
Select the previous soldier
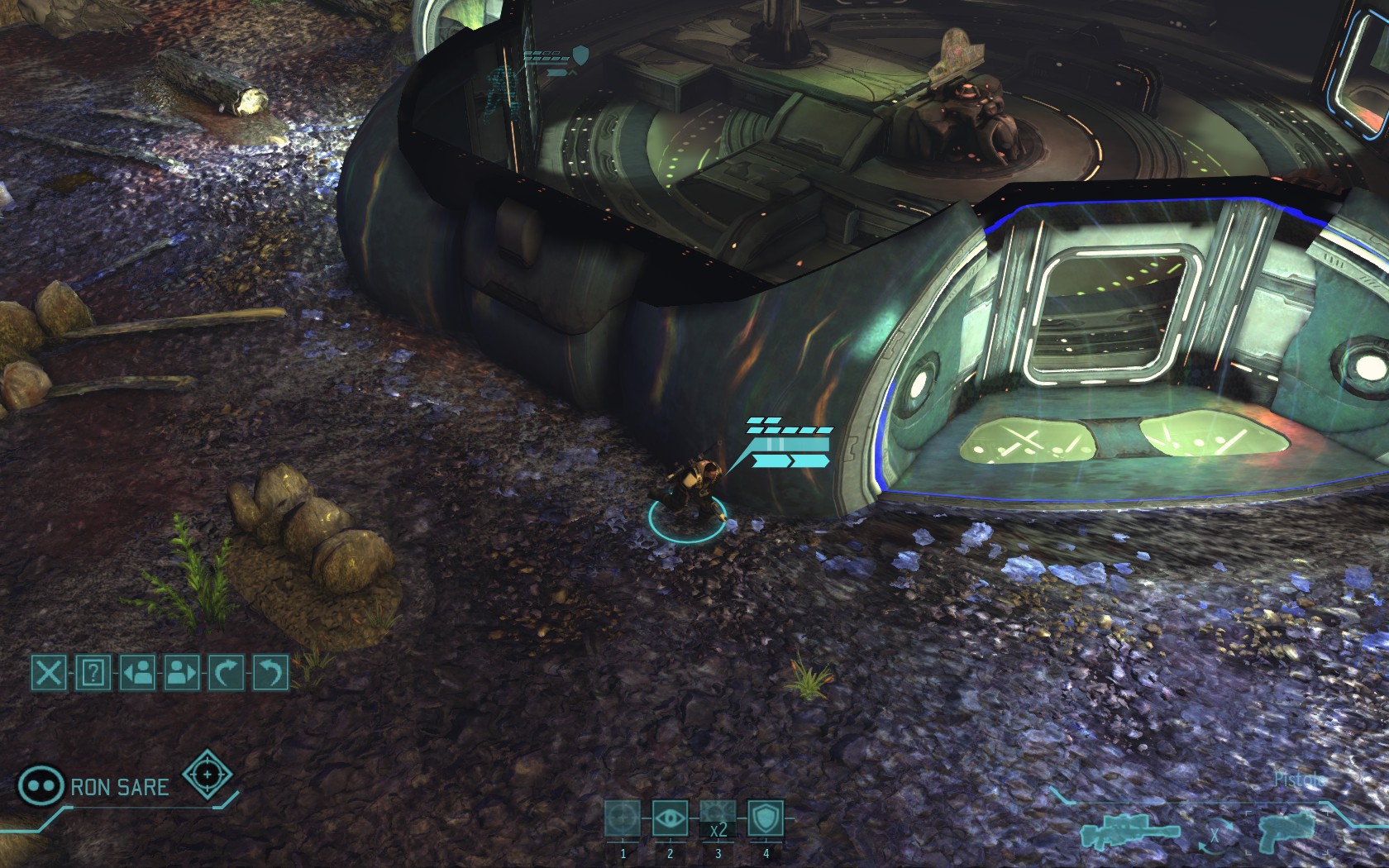click(x=138, y=673)
